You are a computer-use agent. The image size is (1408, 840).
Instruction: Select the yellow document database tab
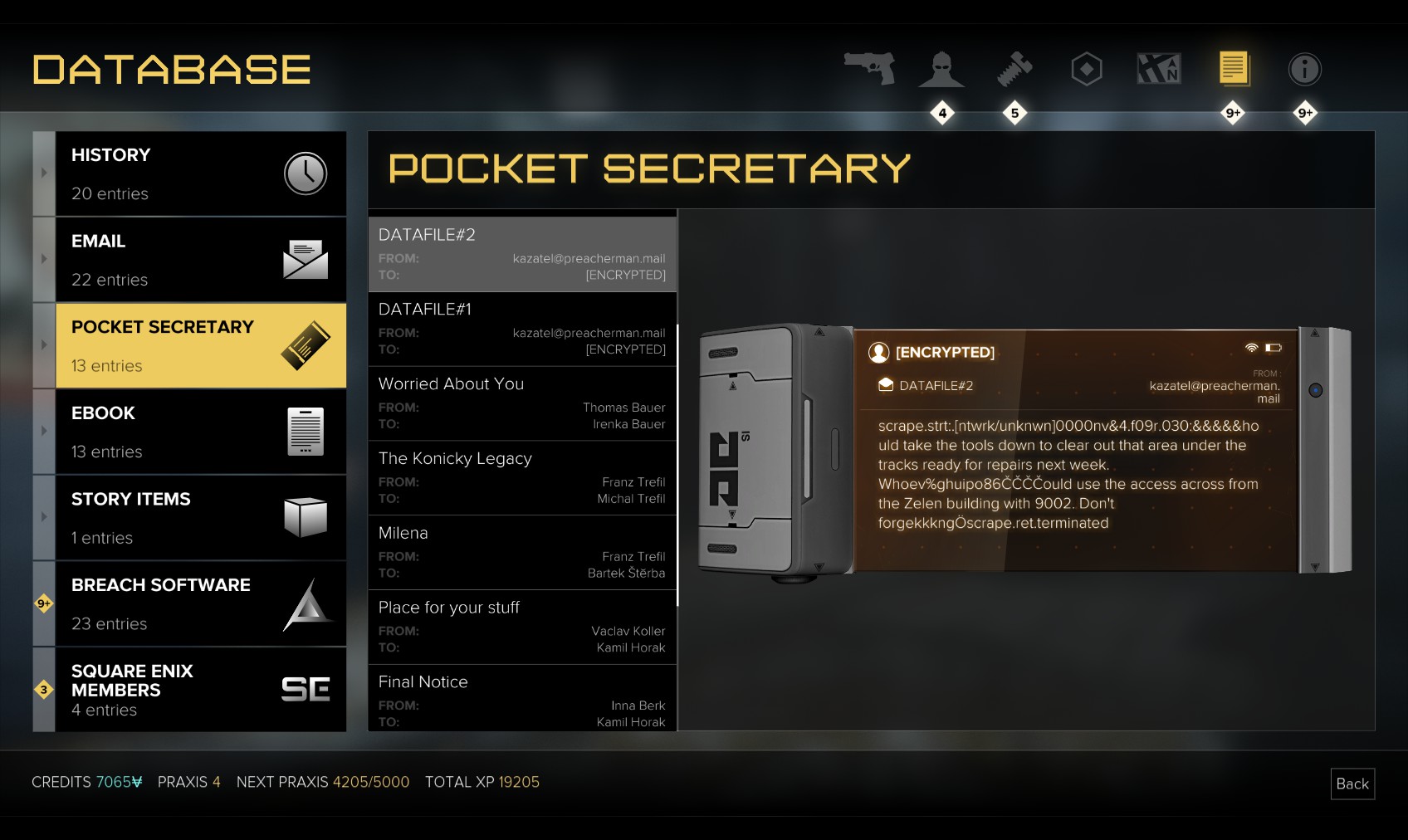tap(1234, 69)
